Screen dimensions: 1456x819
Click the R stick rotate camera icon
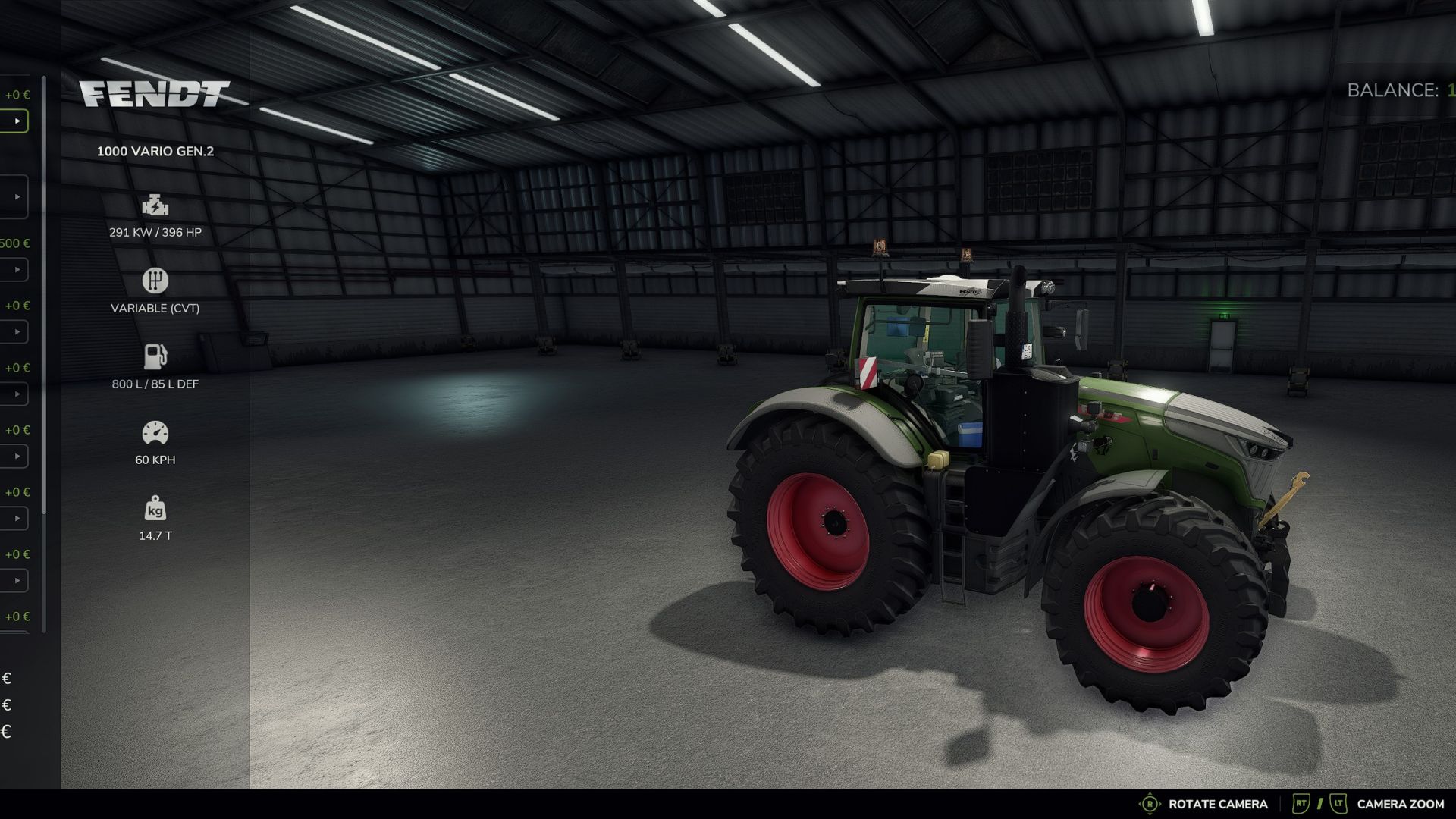point(1150,803)
